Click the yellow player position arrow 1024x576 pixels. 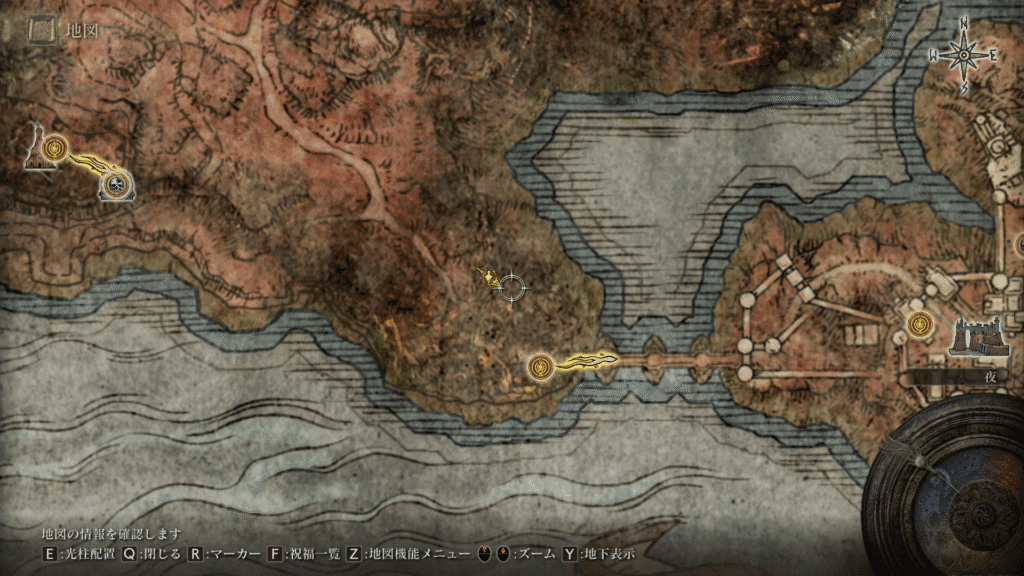click(x=489, y=279)
